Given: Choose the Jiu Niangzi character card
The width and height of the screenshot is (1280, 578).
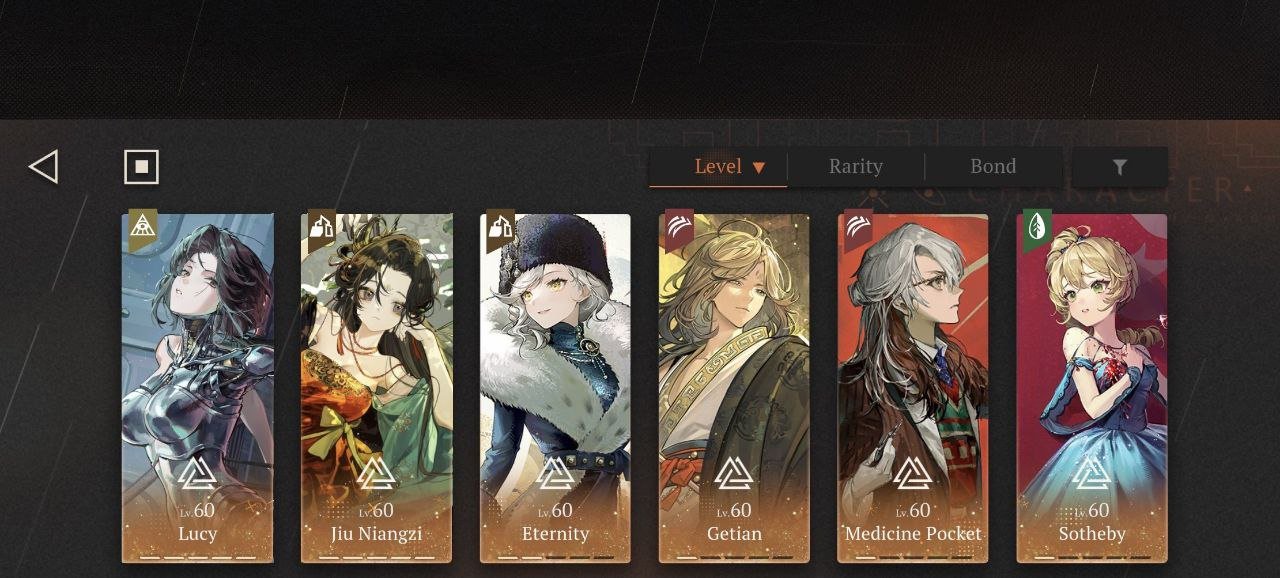Looking at the screenshot, I should (x=377, y=388).
